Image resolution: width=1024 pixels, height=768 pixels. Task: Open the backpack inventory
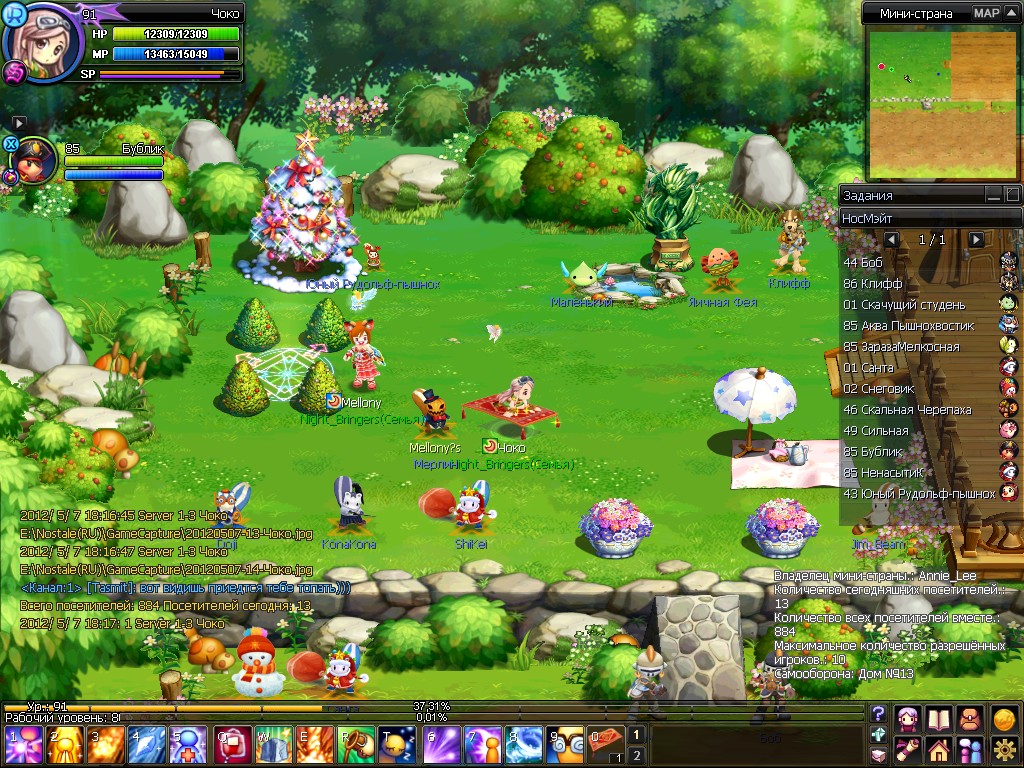point(970,717)
